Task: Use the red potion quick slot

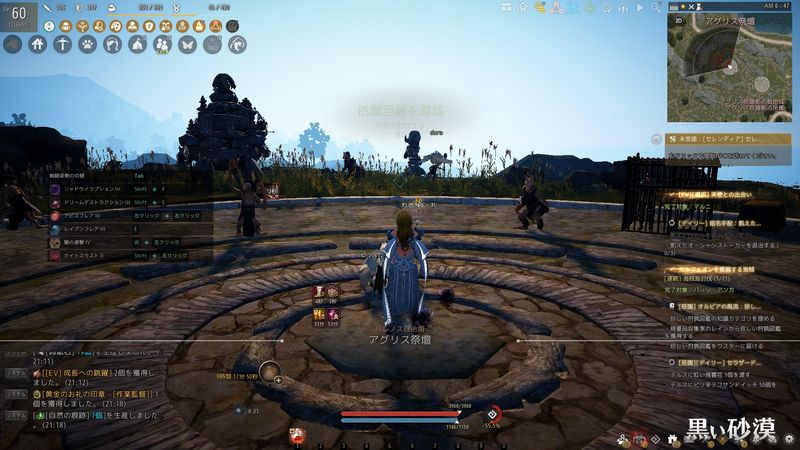Action: pos(297,435)
